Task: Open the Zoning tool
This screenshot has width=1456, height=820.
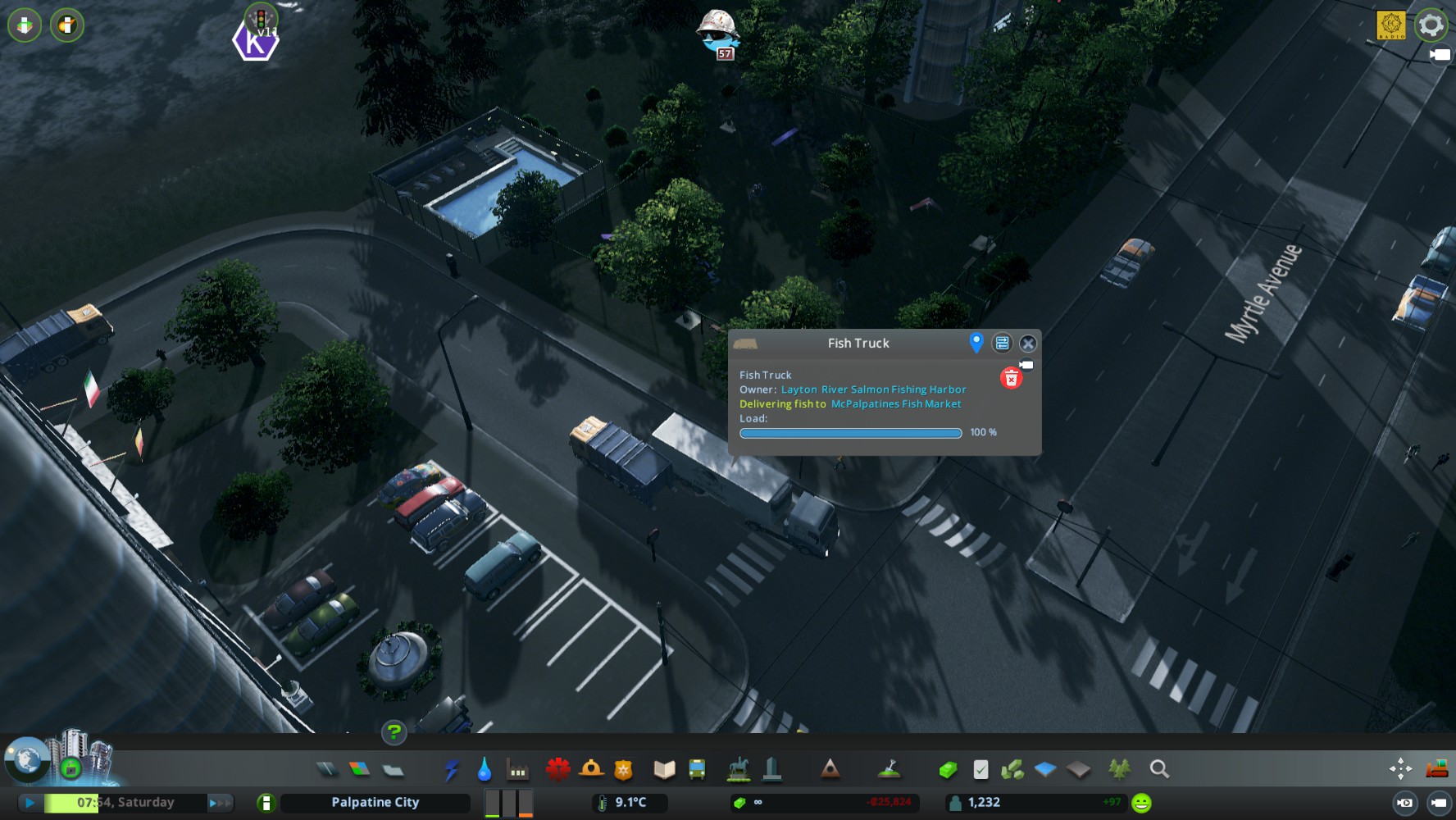Action: click(359, 769)
